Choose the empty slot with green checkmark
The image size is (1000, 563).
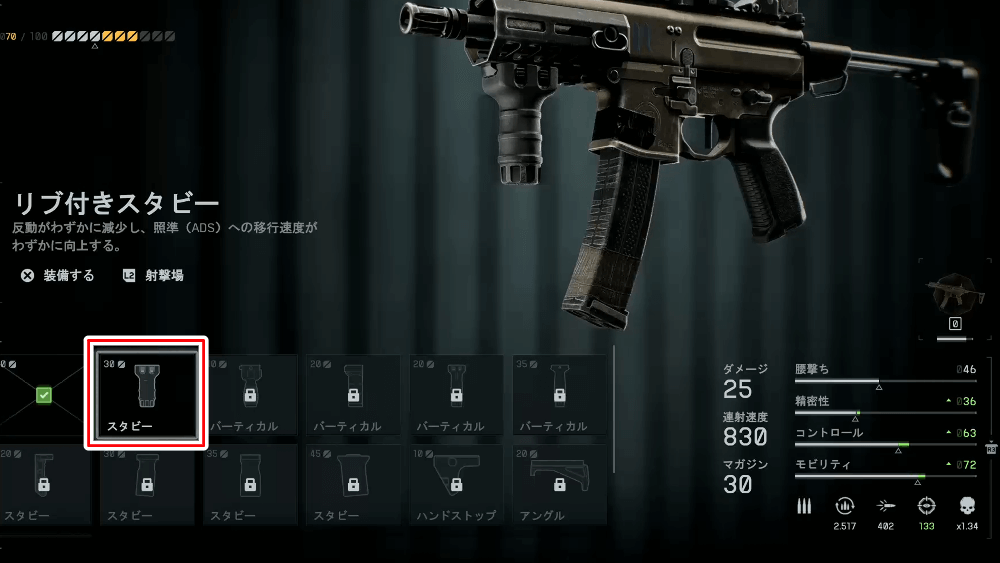tap(43, 395)
